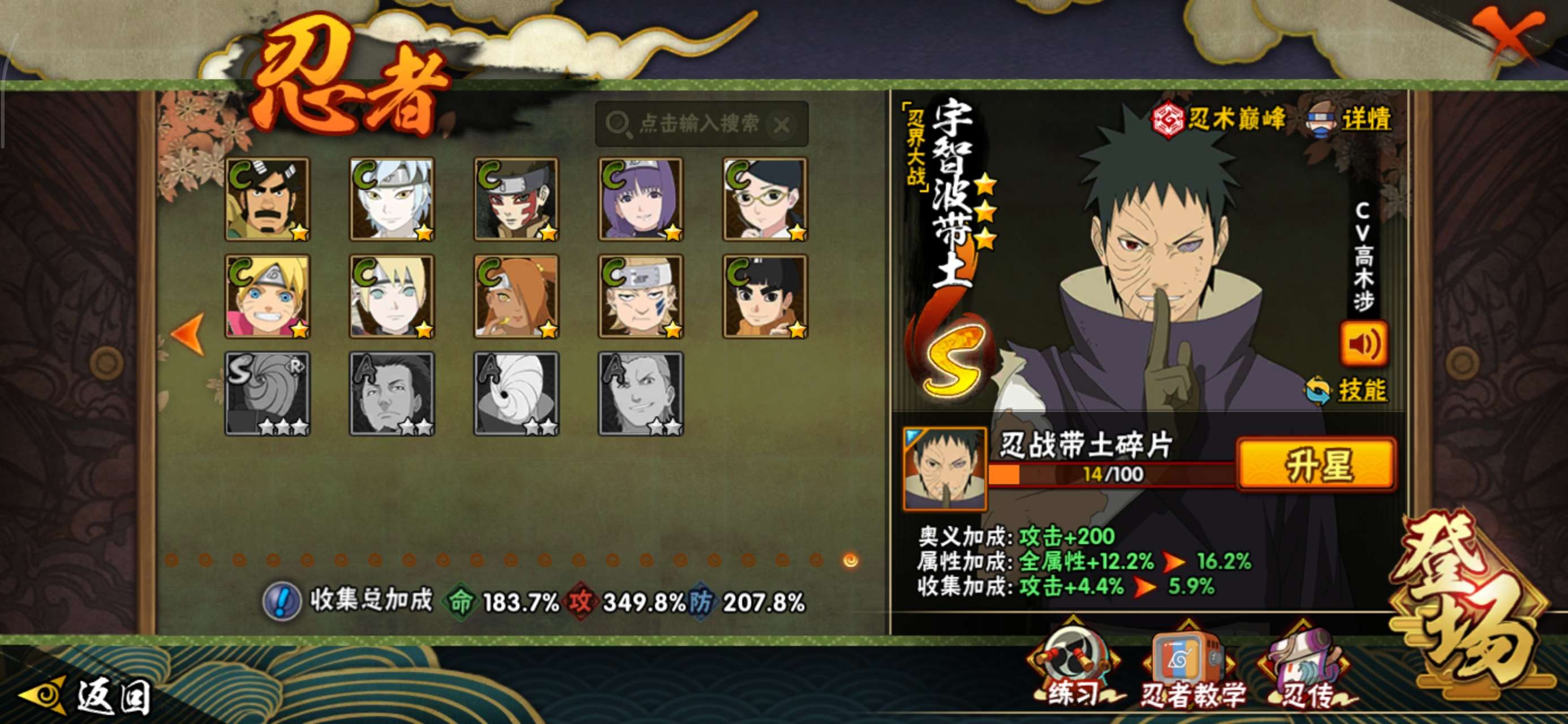The height and width of the screenshot is (724, 1568).
Task: Open the 忍术巅峰 badge
Action: [x=1218, y=119]
